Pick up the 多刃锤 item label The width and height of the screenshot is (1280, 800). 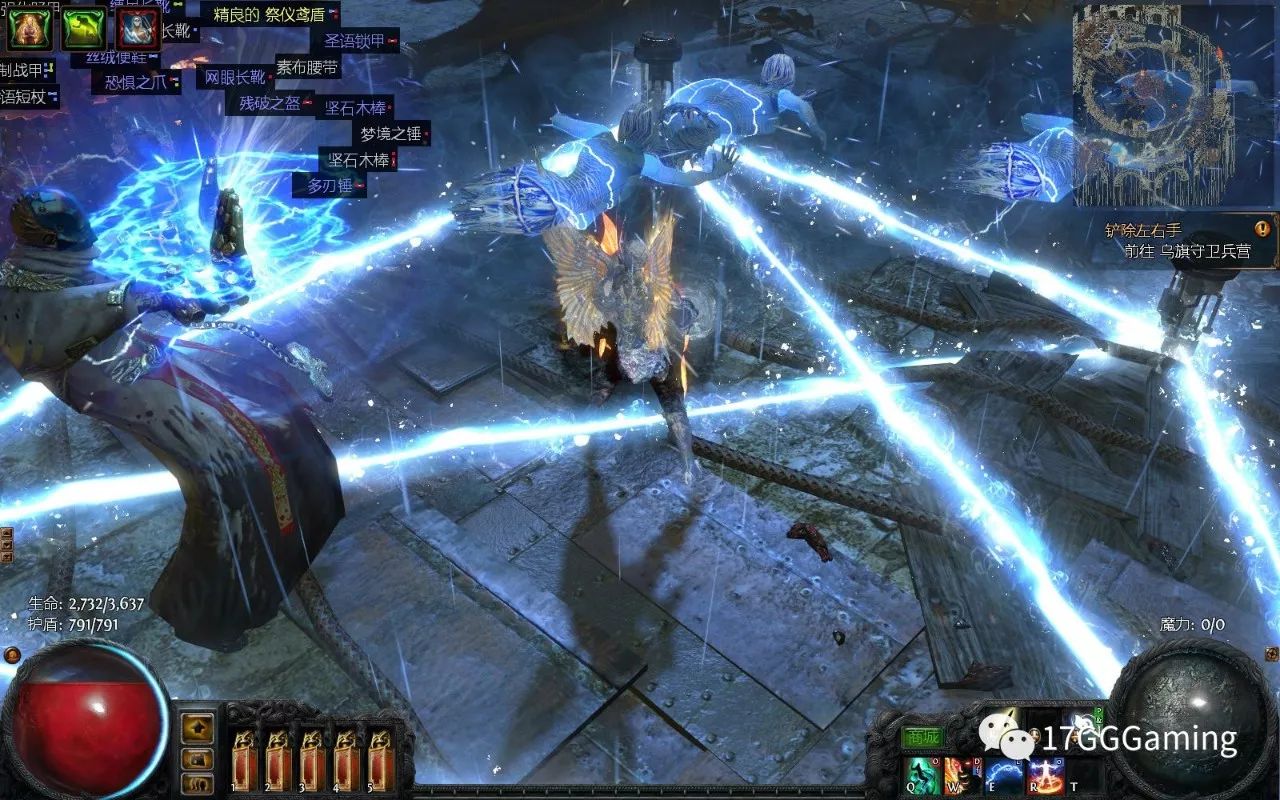(x=328, y=186)
